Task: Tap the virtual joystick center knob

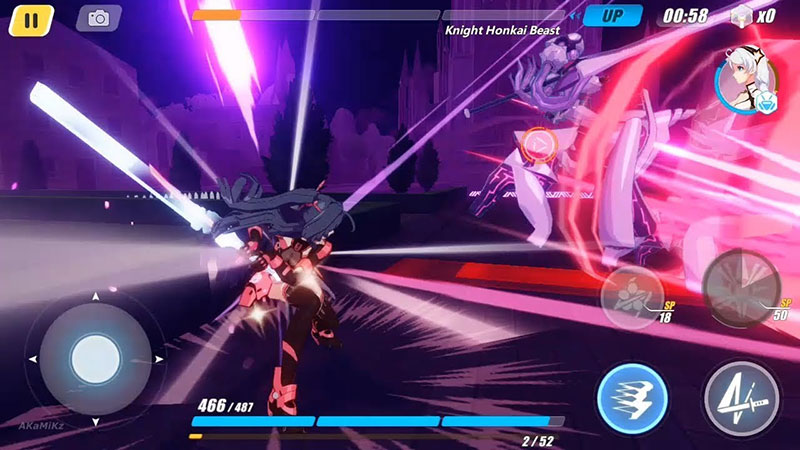Action: pyautogui.click(x=95, y=357)
